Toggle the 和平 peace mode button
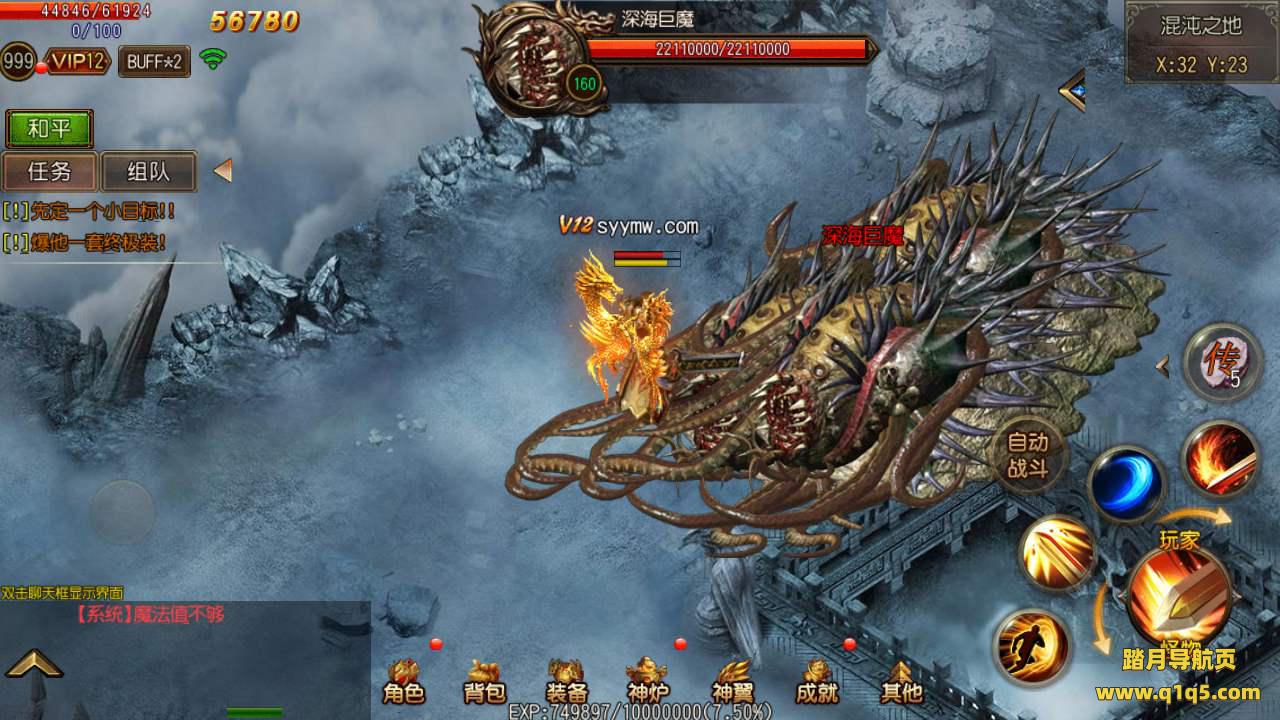The width and height of the screenshot is (1280, 720). click(49, 129)
